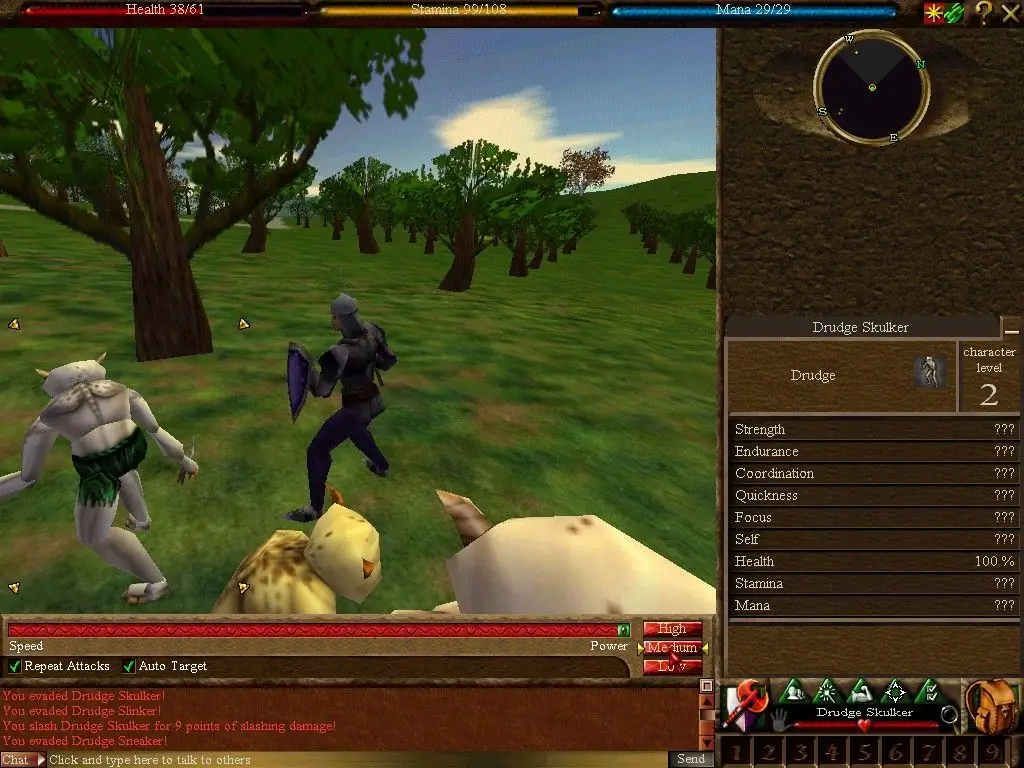1024x768 pixels.
Task: Open help with the question mark
Action: click(984, 12)
